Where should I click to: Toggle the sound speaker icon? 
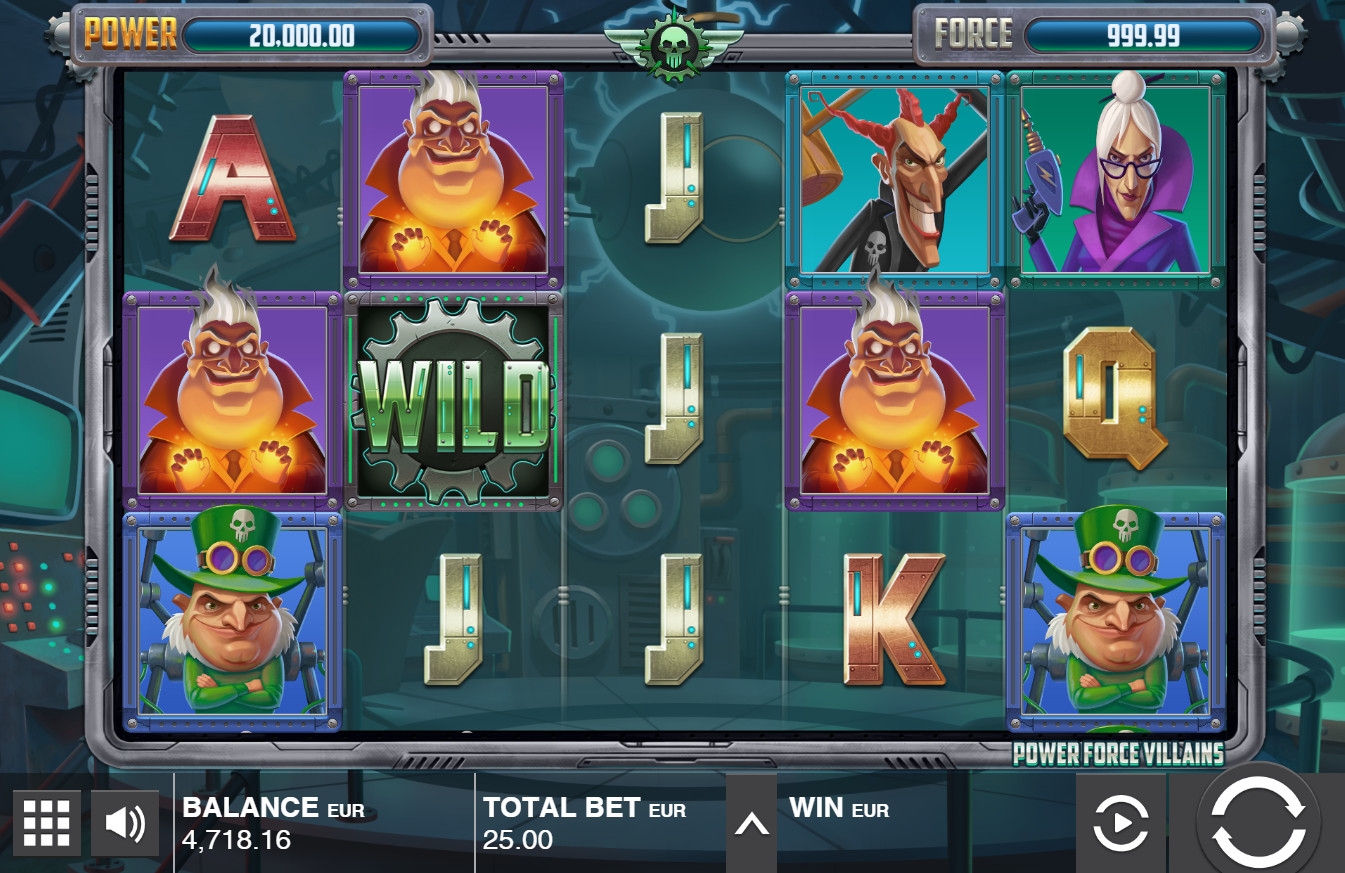pyautogui.click(x=125, y=823)
